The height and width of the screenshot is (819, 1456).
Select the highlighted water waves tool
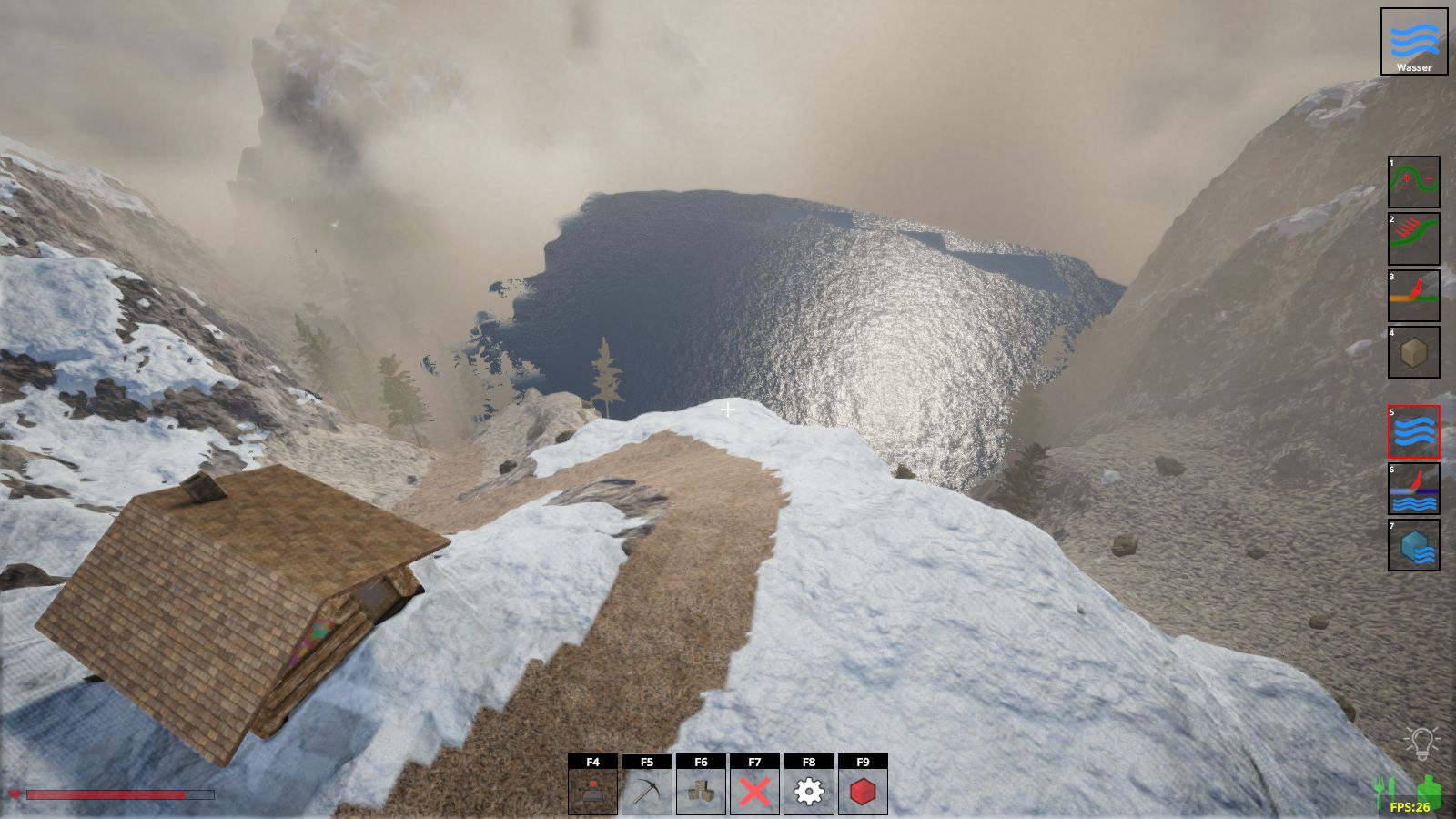click(1413, 431)
